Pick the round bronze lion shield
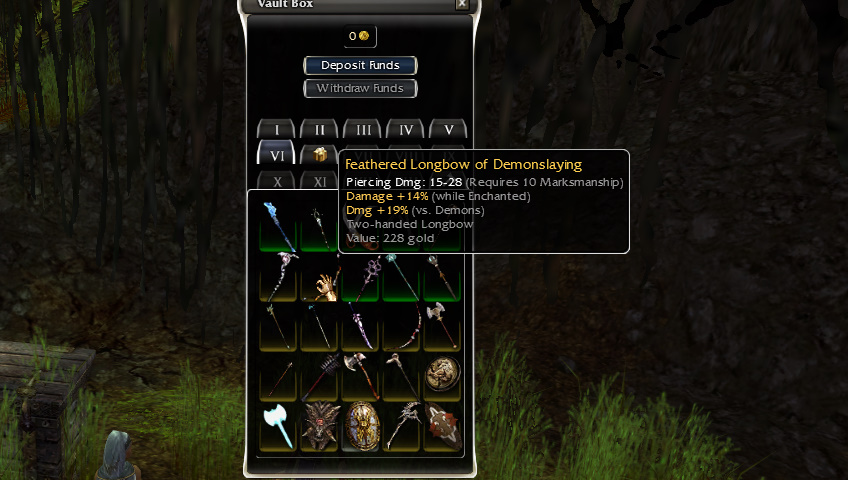 pyautogui.click(x=443, y=375)
